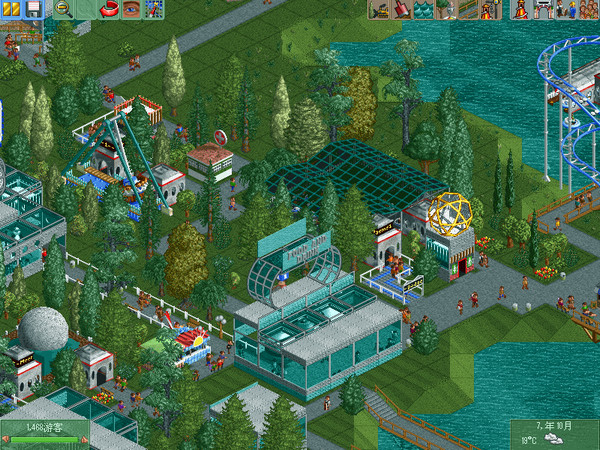Open the guests list from the toolbar
Image resolution: width=600 pixels, height=450 pixels.
click(x=588, y=9)
